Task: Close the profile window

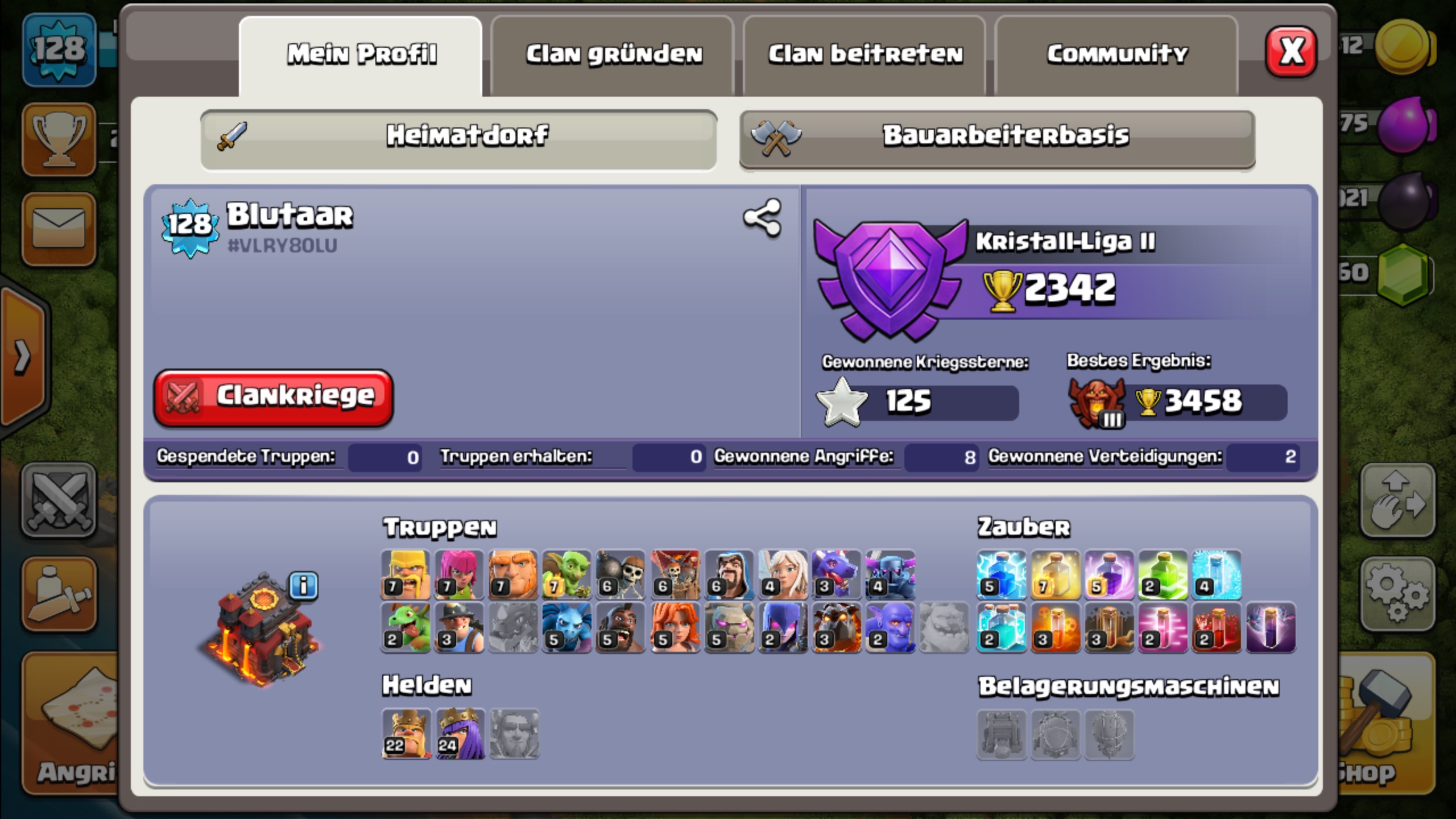Action: (1290, 52)
